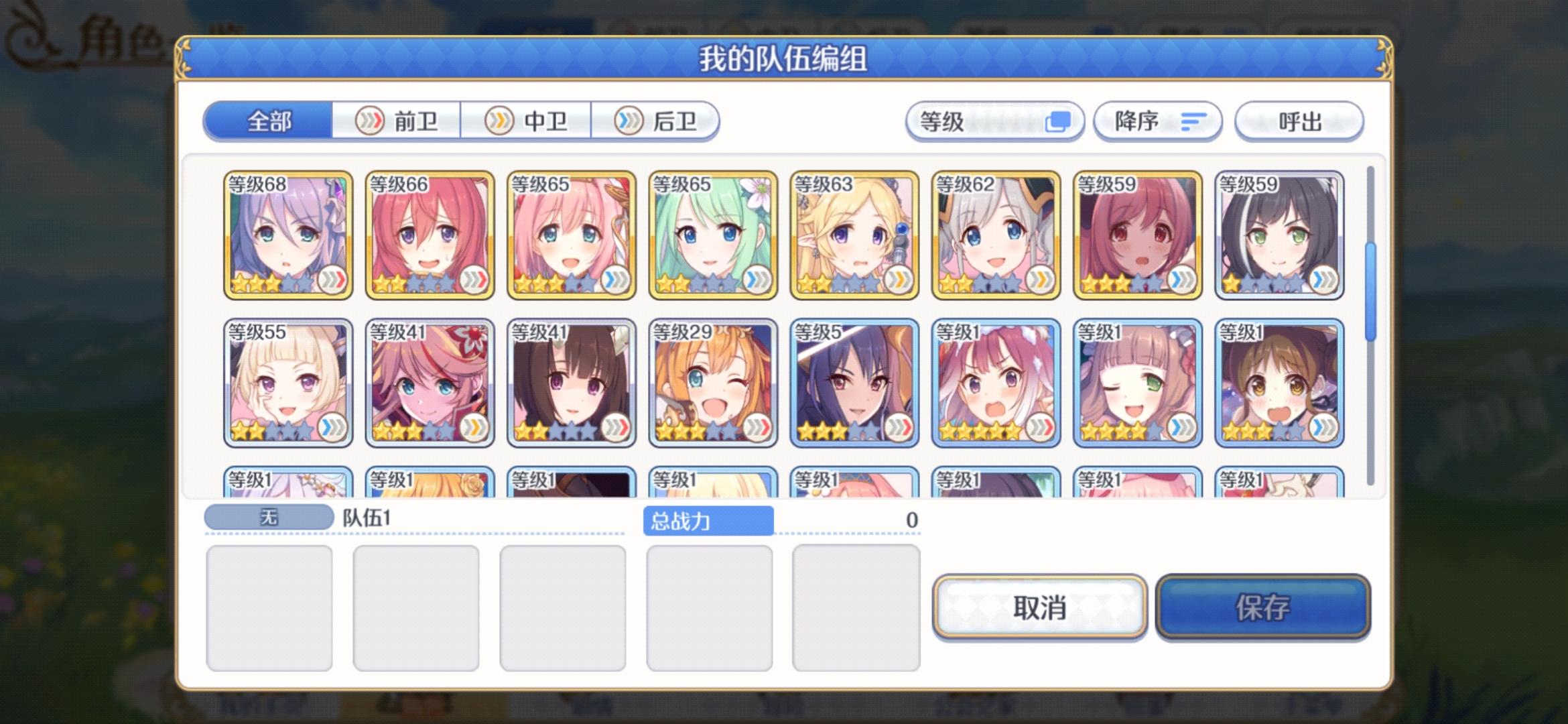The image size is (1568, 724).
Task: Click the rear guard (后卫) position icon
Action: (628, 120)
